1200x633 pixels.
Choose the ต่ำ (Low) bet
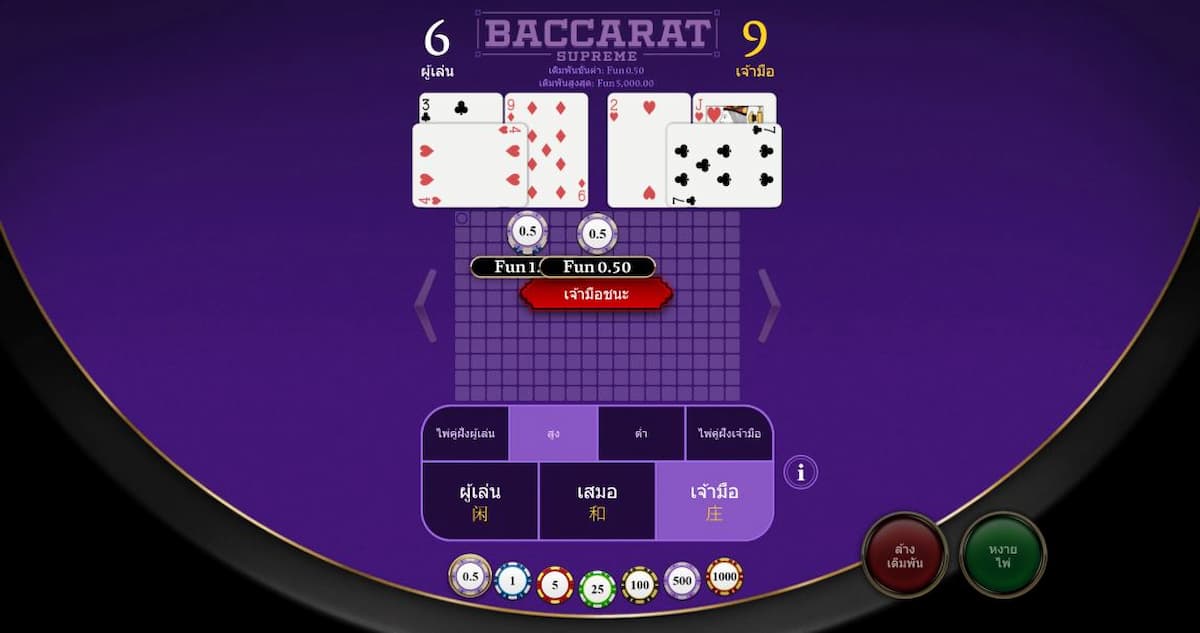[641, 434]
